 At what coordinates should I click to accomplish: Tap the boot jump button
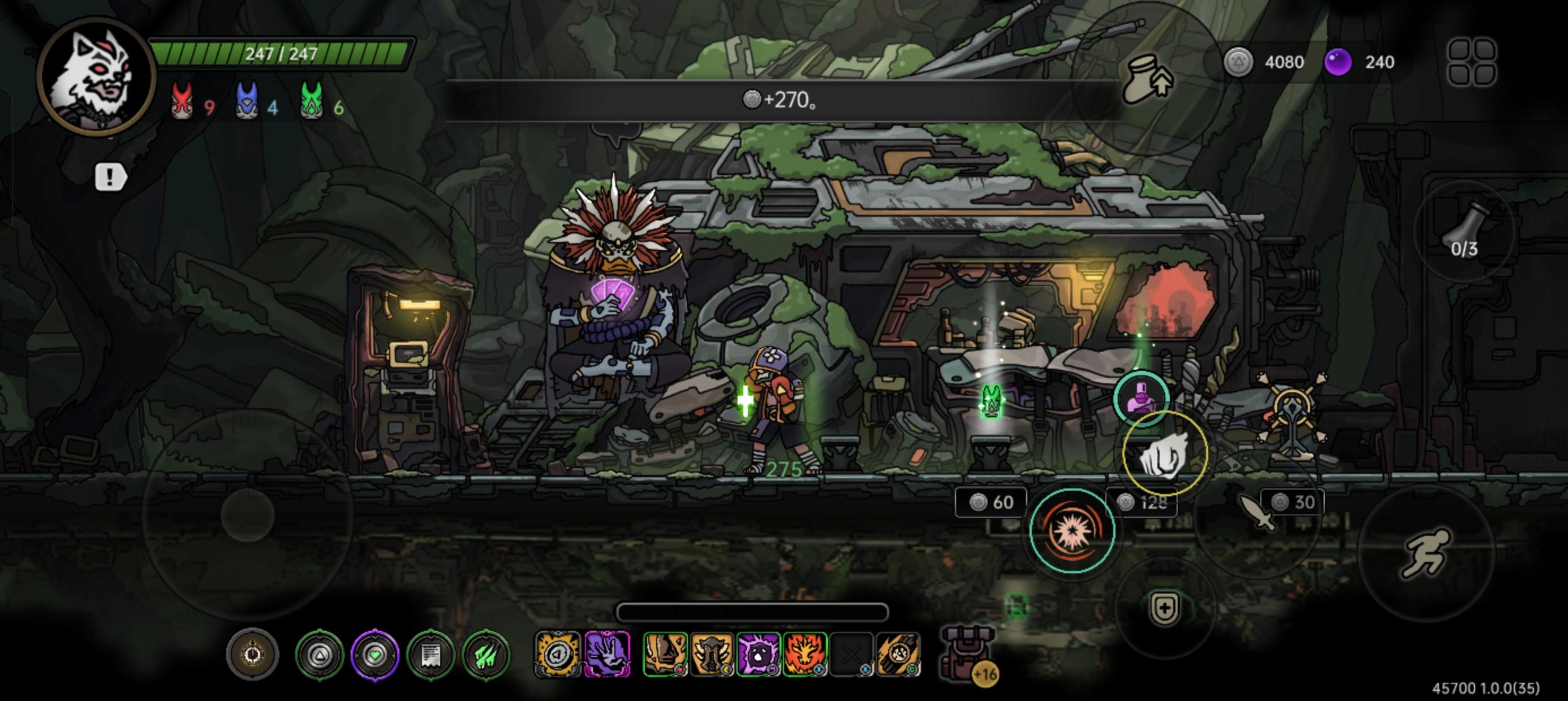click(1147, 79)
